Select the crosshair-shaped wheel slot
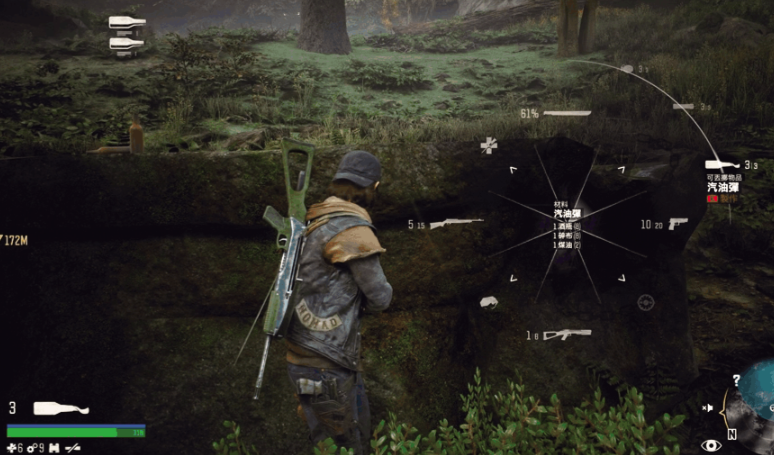The image size is (774, 455). pyautogui.click(x=646, y=301)
